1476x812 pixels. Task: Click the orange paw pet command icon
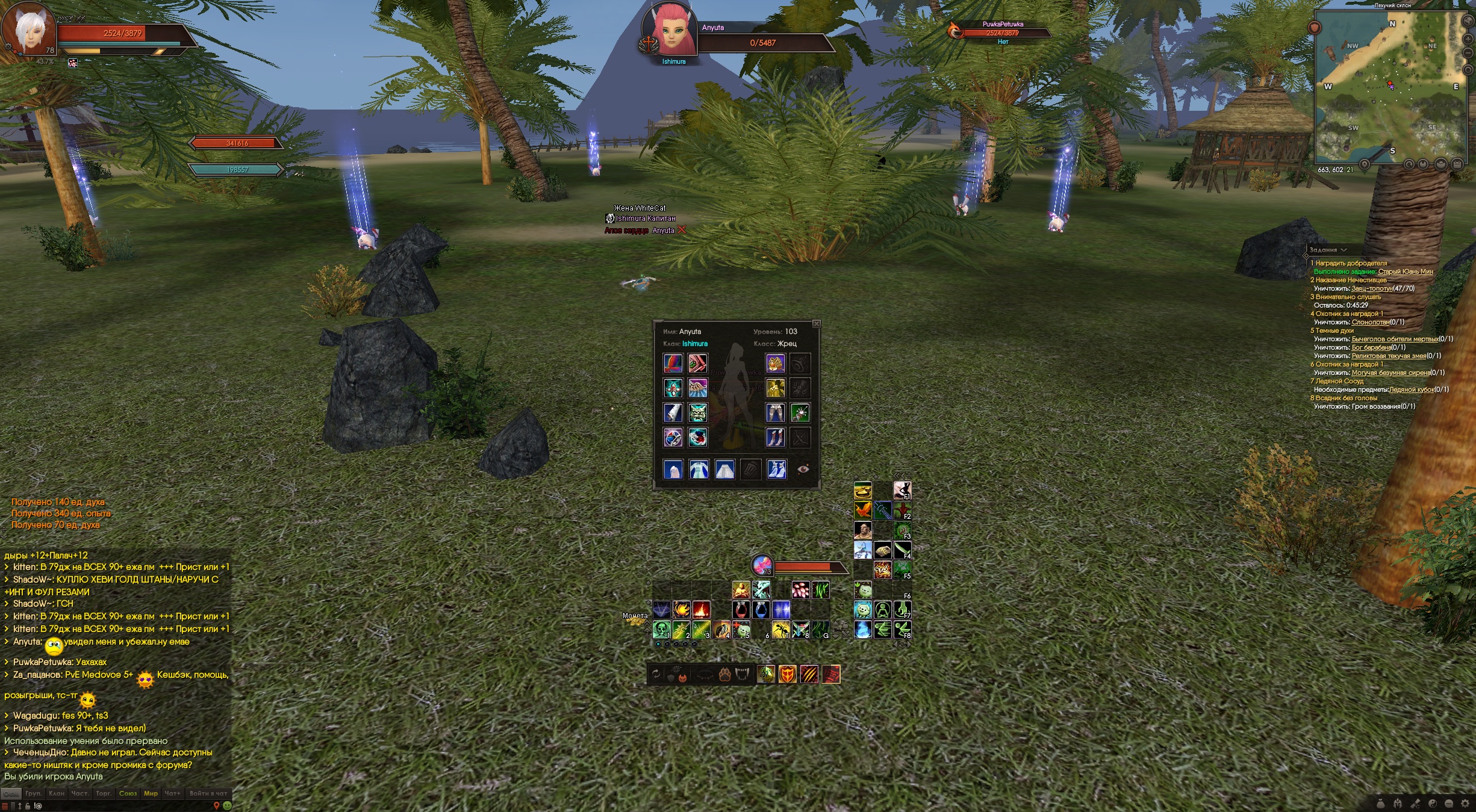724,675
